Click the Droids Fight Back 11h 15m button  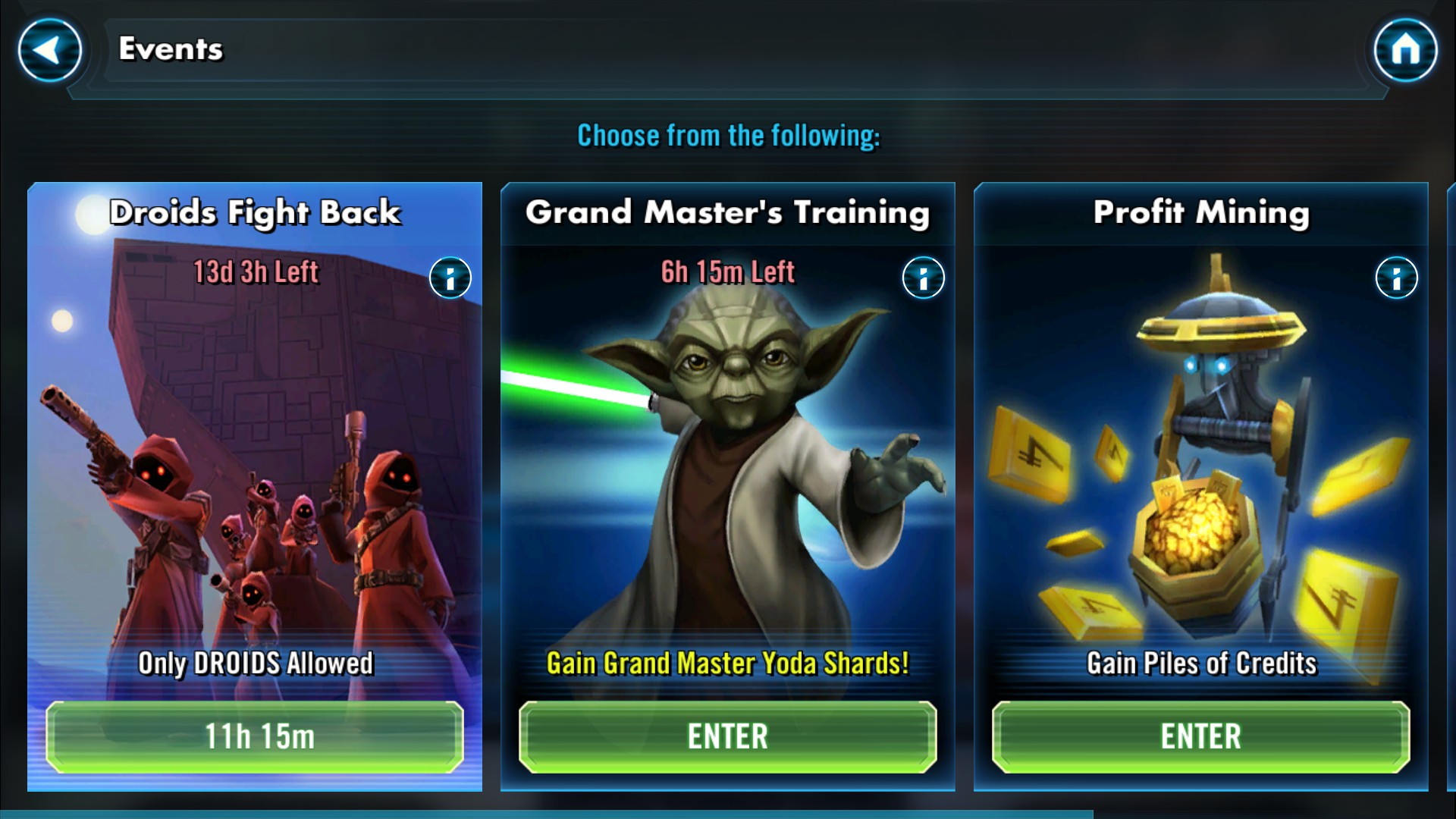255,736
